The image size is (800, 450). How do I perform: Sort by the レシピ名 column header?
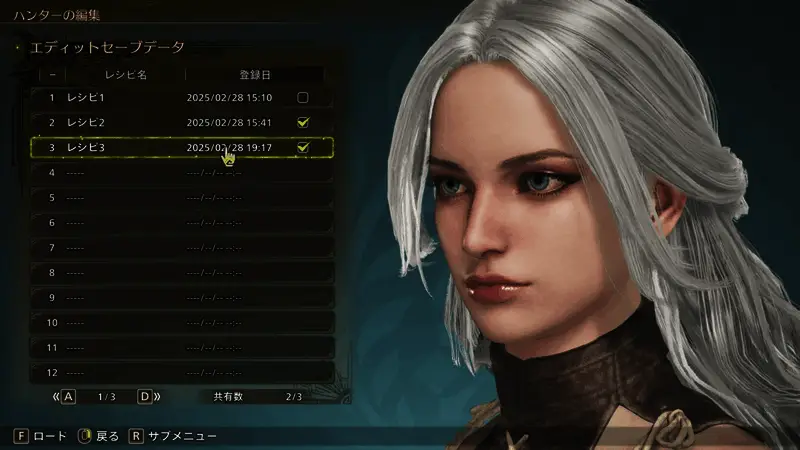coord(126,74)
